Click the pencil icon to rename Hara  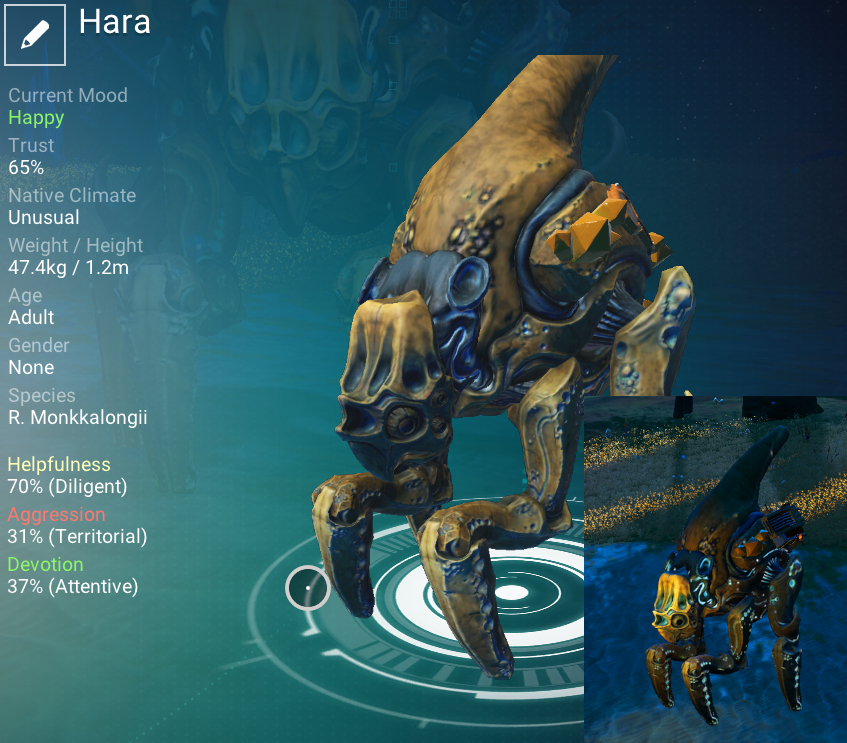point(35,35)
